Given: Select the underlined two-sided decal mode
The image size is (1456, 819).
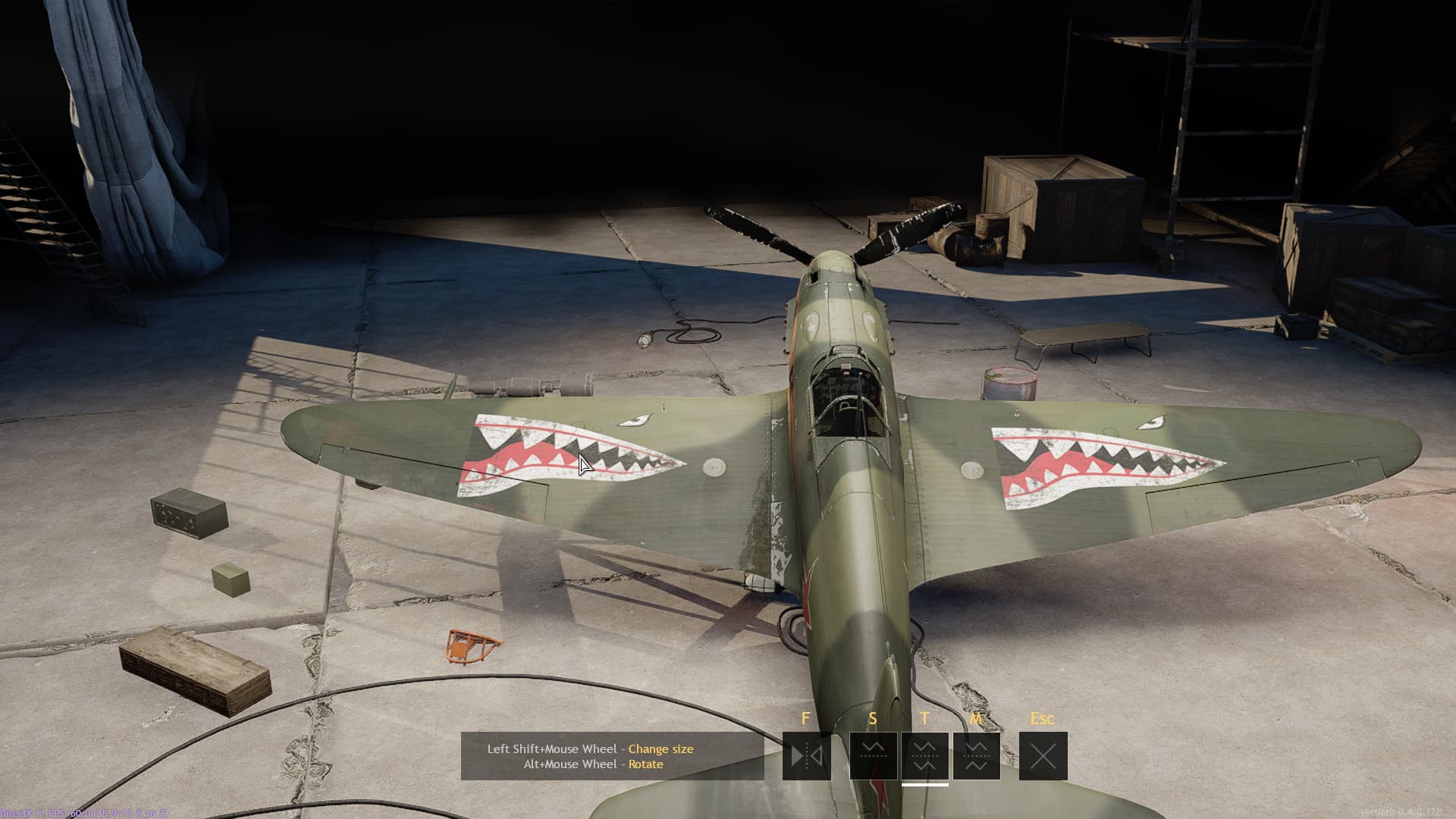Looking at the screenshot, I should [x=924, y=755].
